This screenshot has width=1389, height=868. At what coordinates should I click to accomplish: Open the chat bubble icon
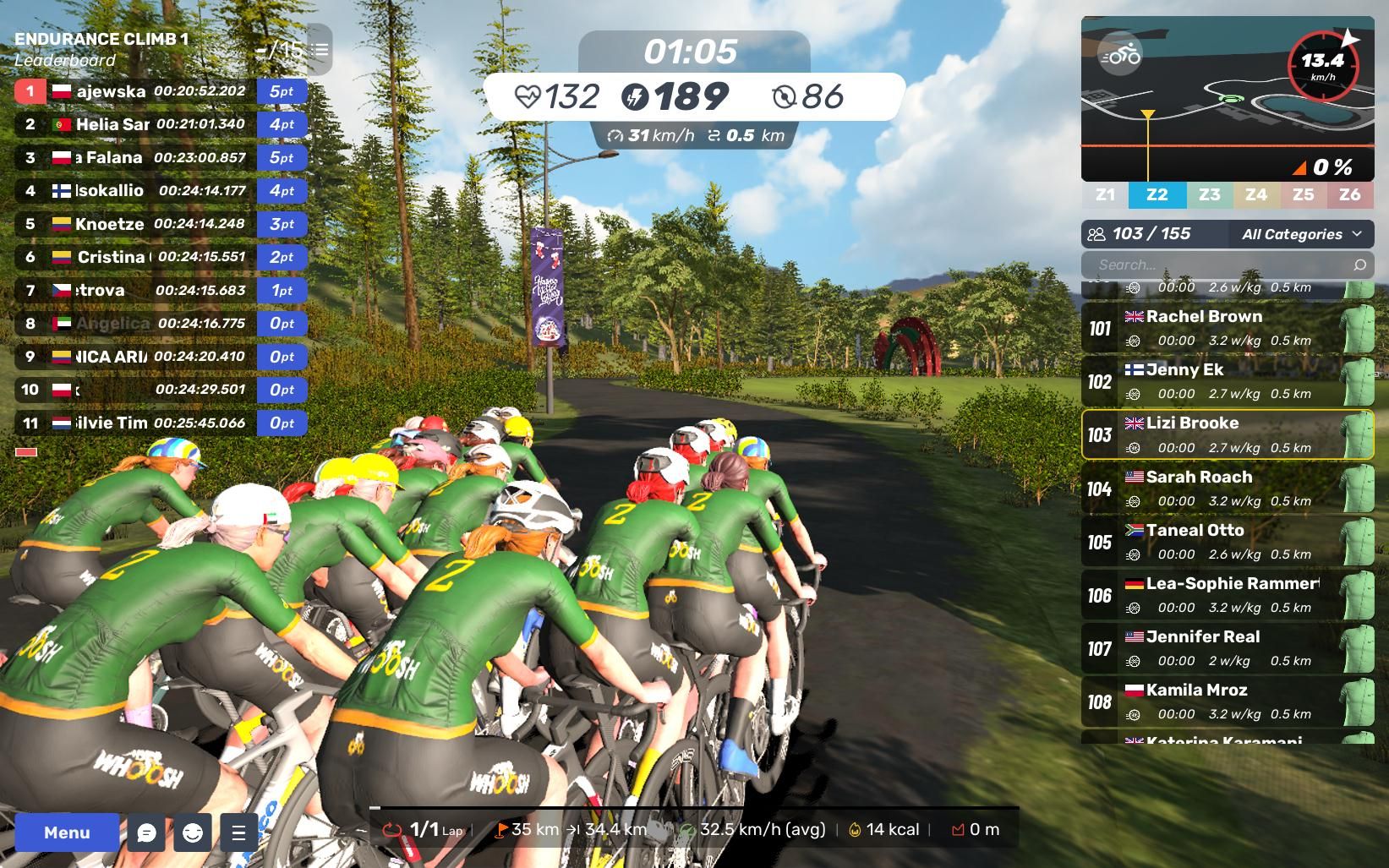[x=146, y=833]
